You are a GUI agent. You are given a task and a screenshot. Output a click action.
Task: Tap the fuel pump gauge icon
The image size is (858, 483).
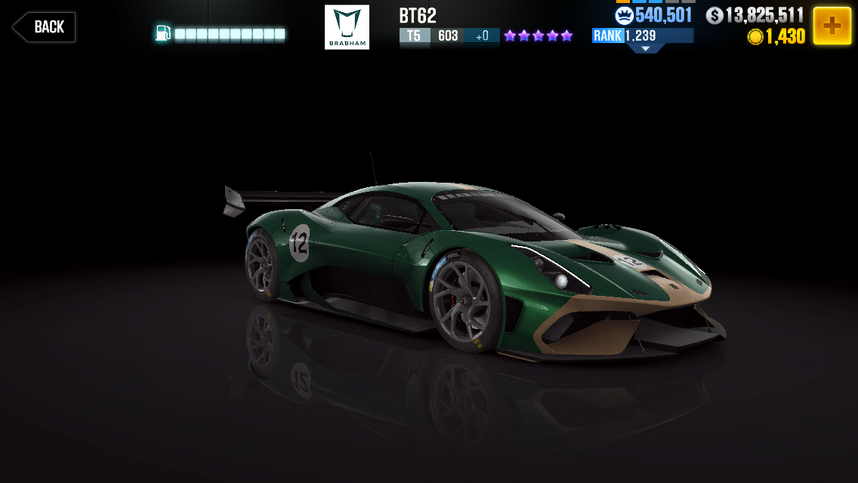coord(163,34)
